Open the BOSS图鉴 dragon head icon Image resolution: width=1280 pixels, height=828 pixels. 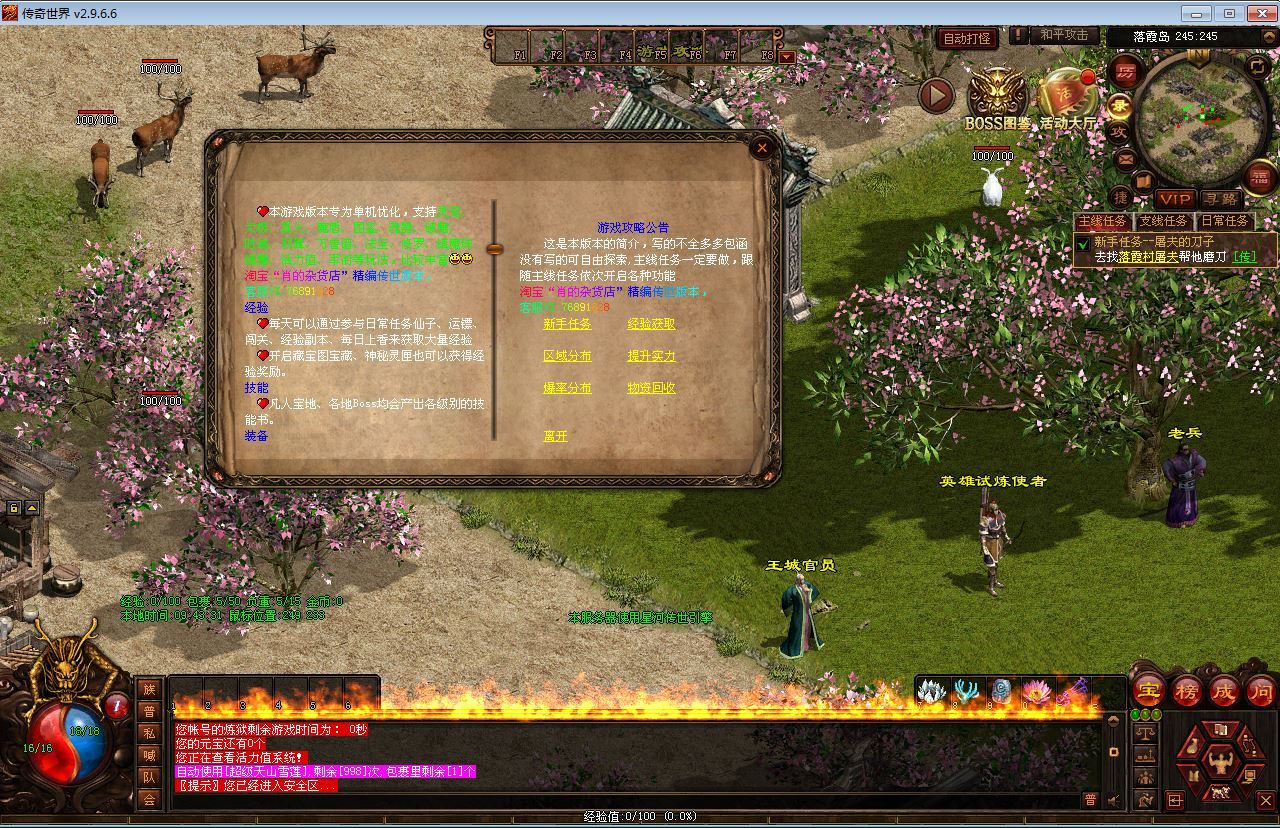tap(997, 96)
